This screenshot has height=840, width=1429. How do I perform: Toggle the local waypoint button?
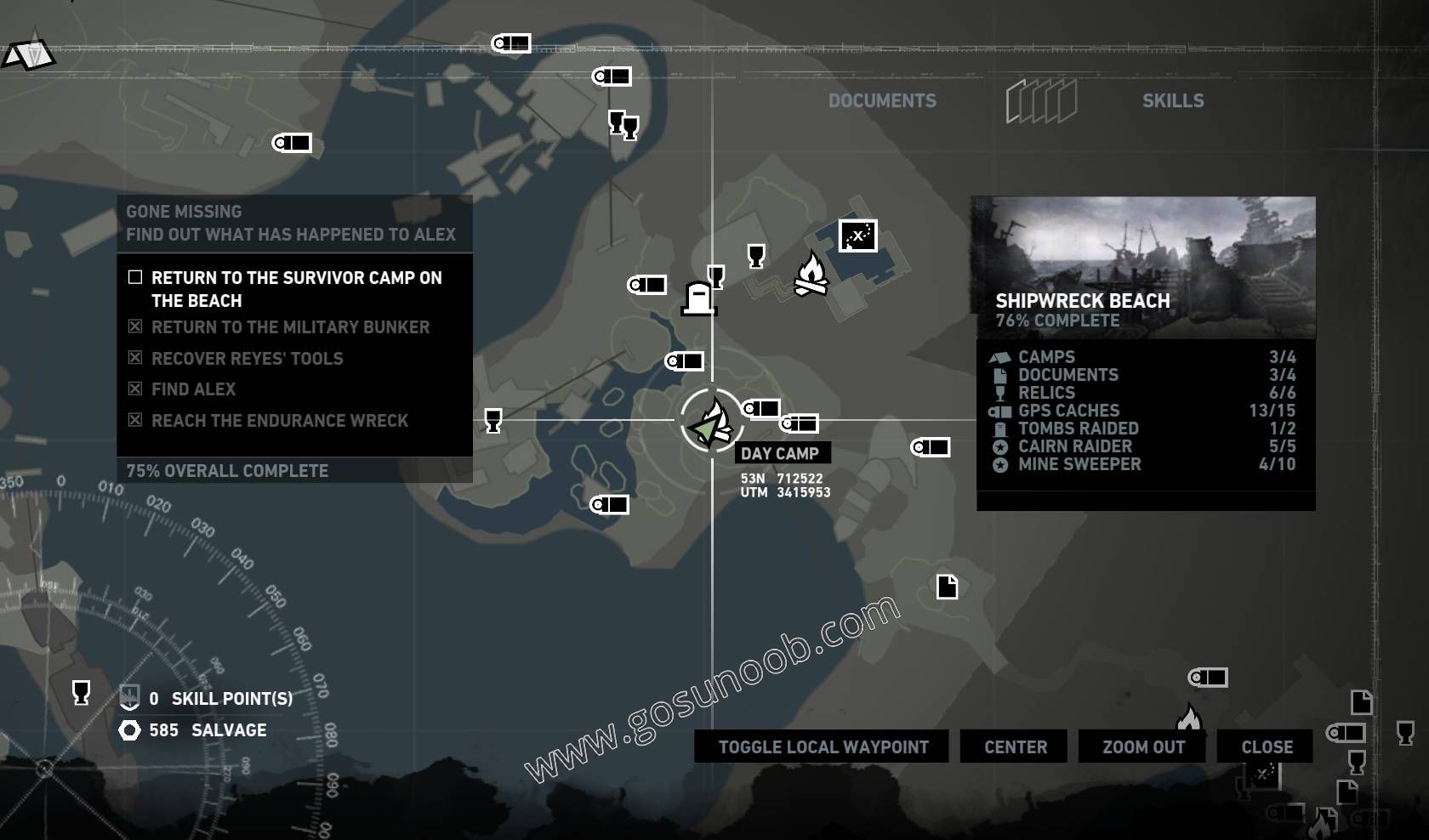click(822, 746)
